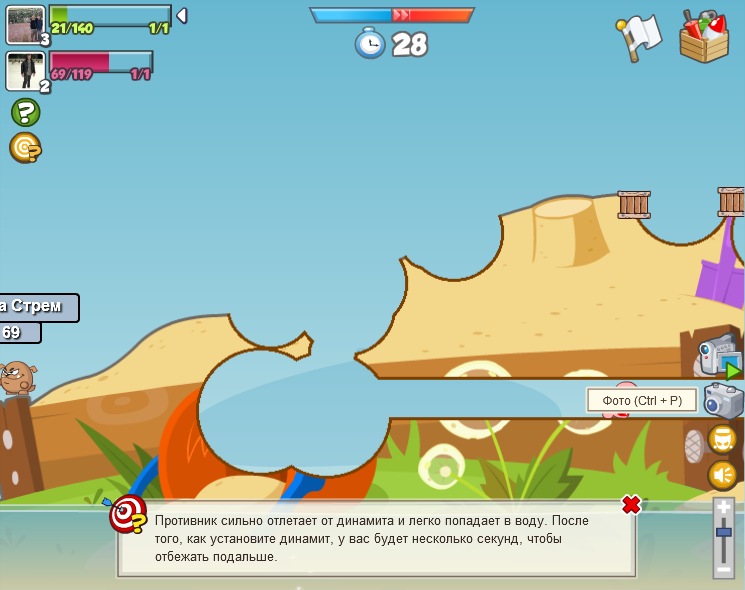The height and width of the screenshot is (590, 745).
Task: Toggle the sound speaker button
Action: [x=722, y=474]
